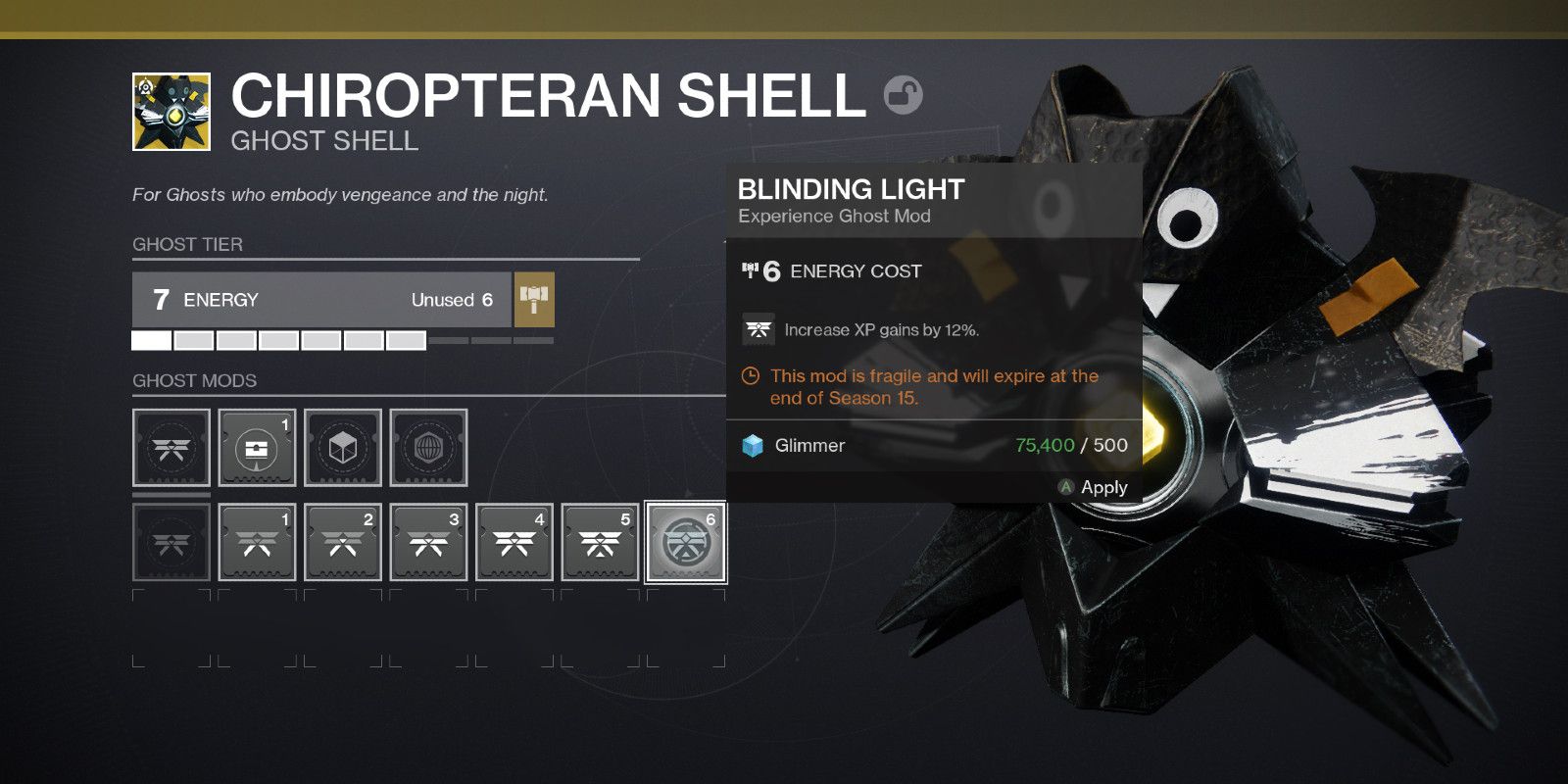The height and width of the screenshot is (784, 1568).
Task: Select the experience mod costing 2 energy
Action: 342,543
